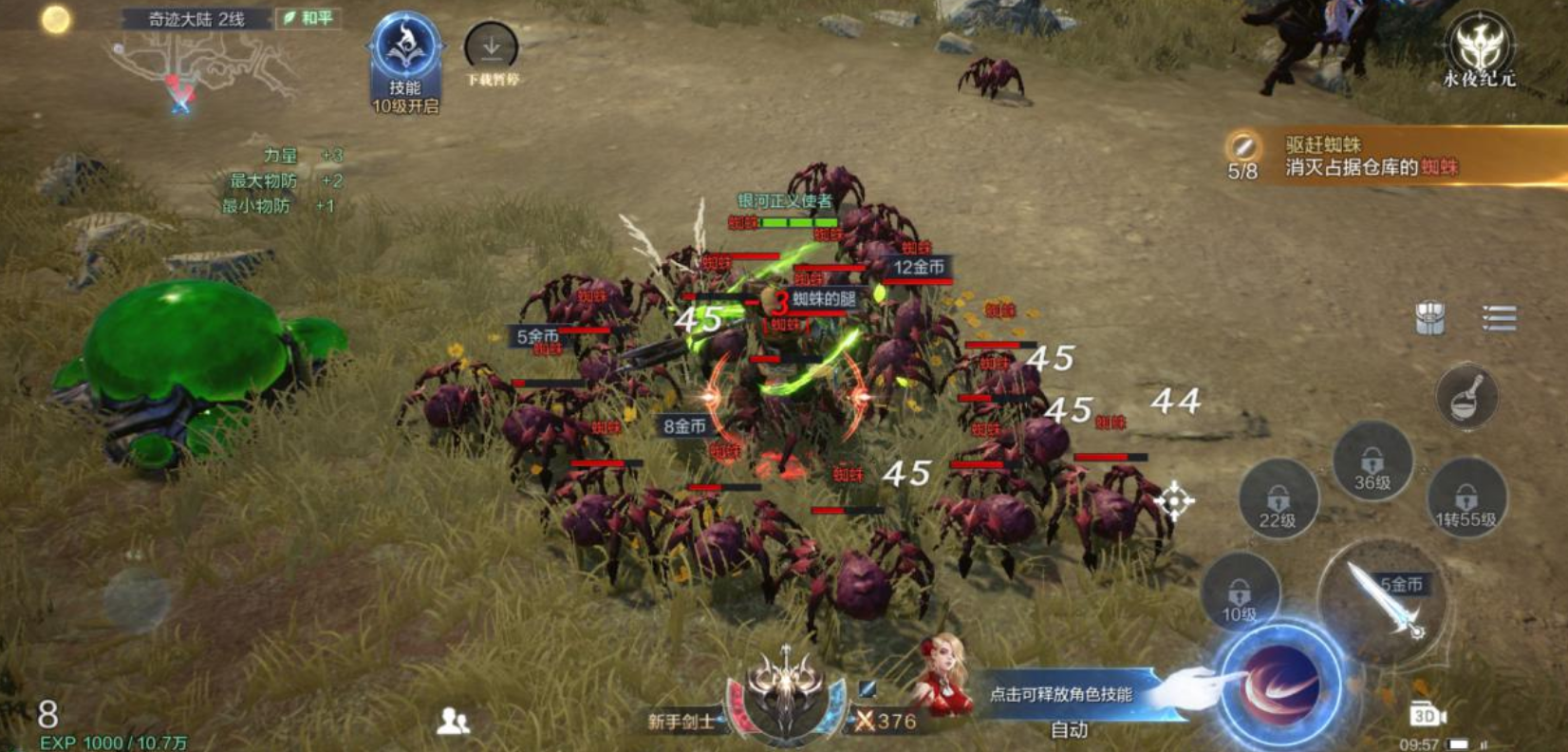Toggle the 和平 combat mode
The height and width of the screenshot is (752, 1568).
308,18
